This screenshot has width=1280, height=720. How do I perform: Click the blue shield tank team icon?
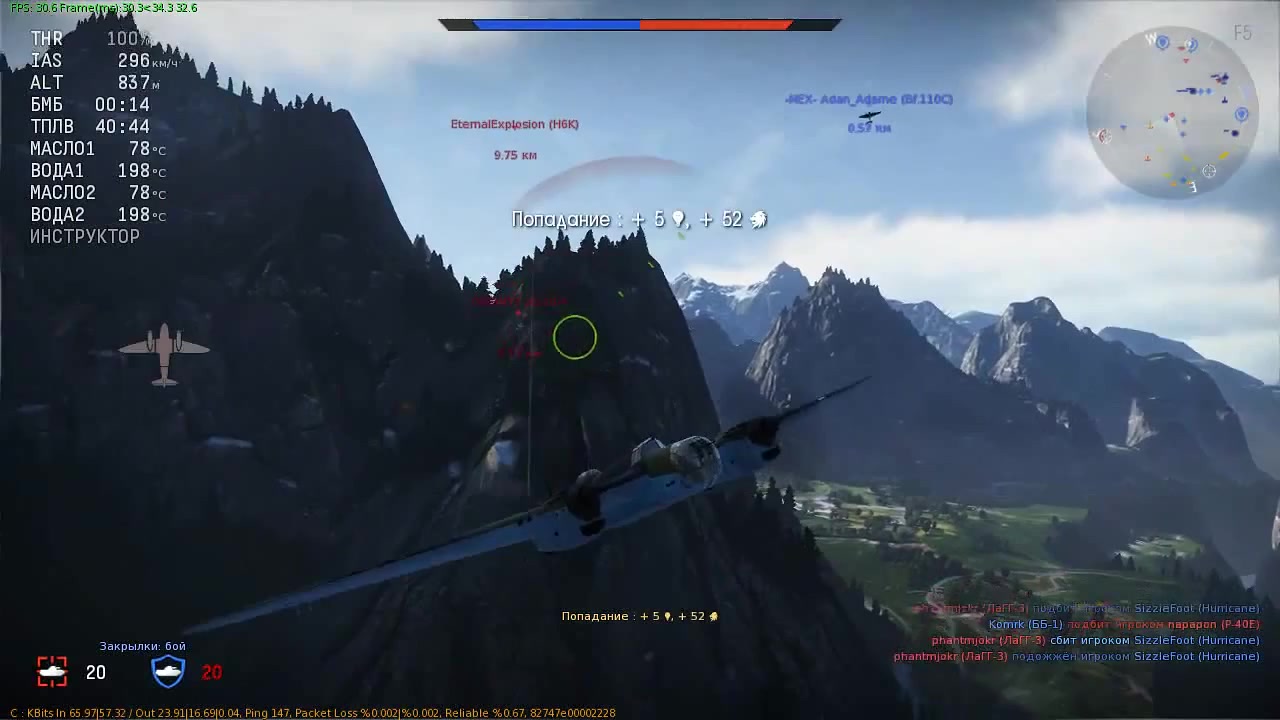click(x=168, y=671)
